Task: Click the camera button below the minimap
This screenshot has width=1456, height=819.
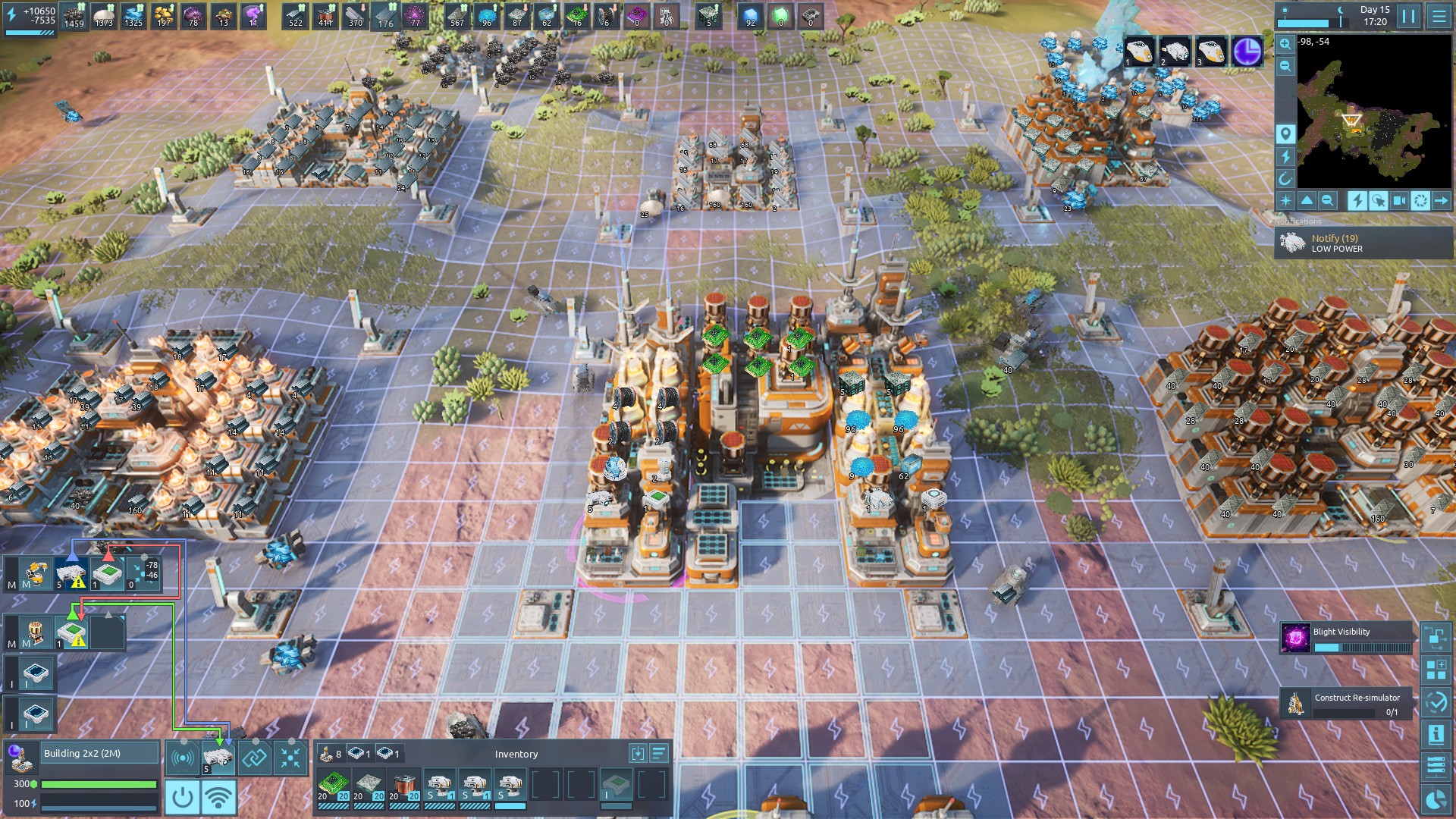Action: tap(1400, 201)
